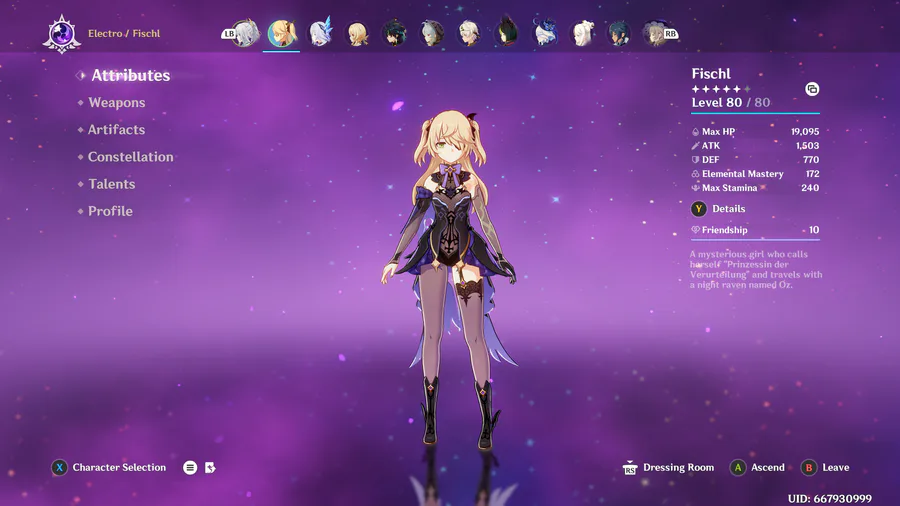
Task: Switch to the blonde Traveler portrait
Action: coord(357,34)
